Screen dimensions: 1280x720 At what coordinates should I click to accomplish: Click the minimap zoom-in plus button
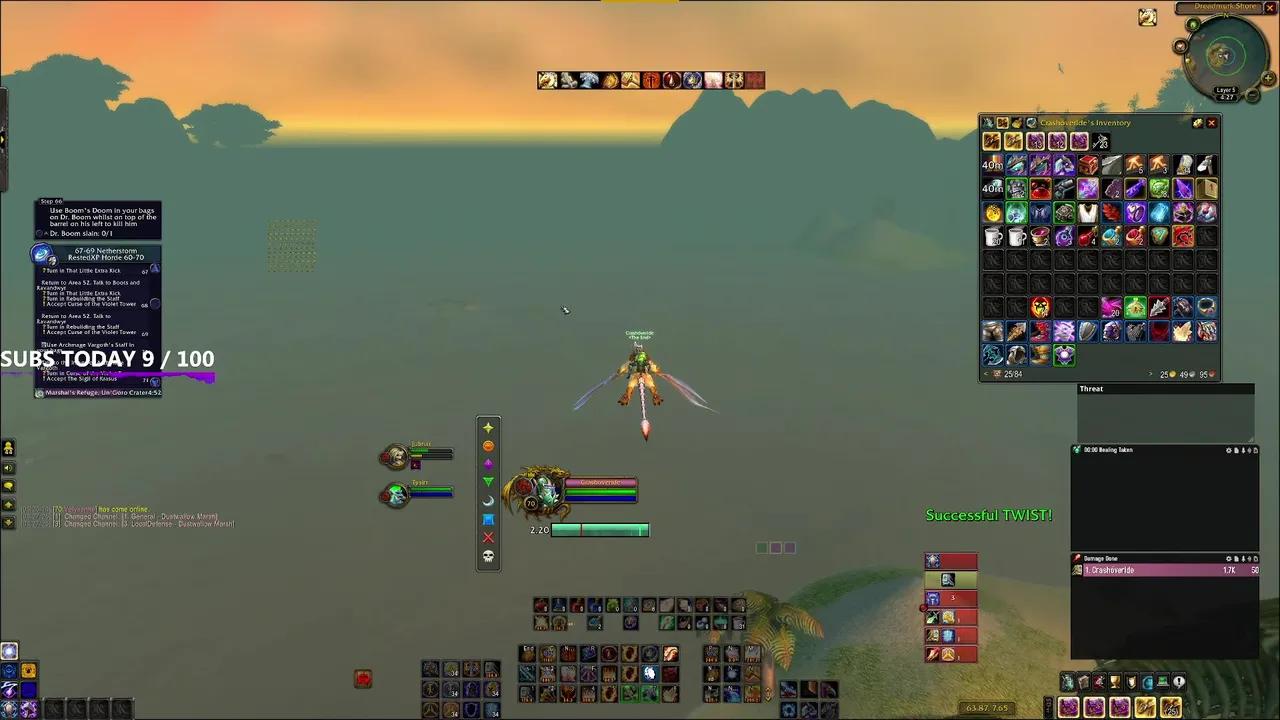(x=1268, y=78)
